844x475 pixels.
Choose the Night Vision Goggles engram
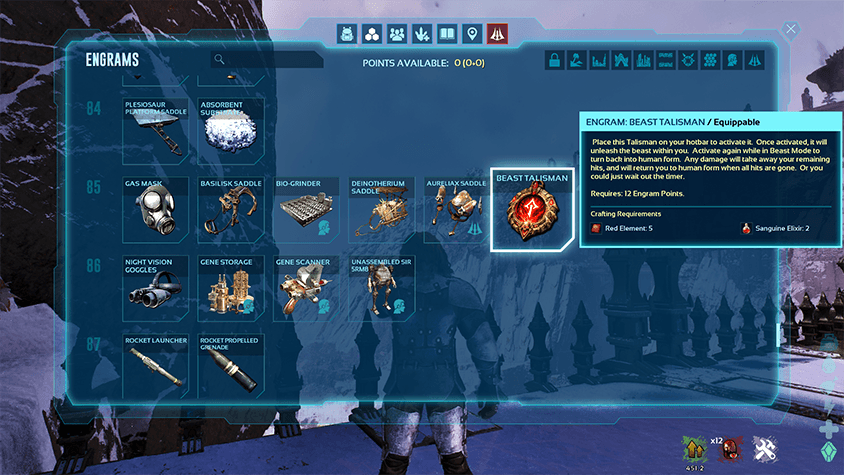(155, 289)
